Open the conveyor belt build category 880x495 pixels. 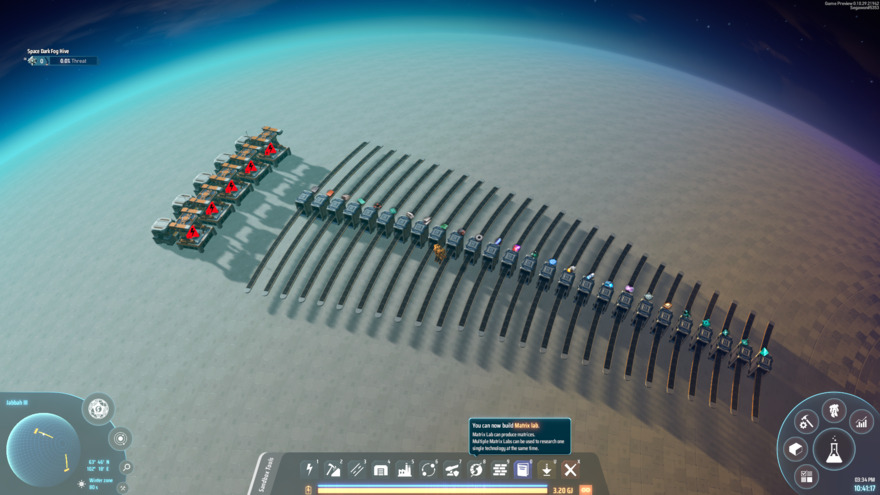click(357, 469)
